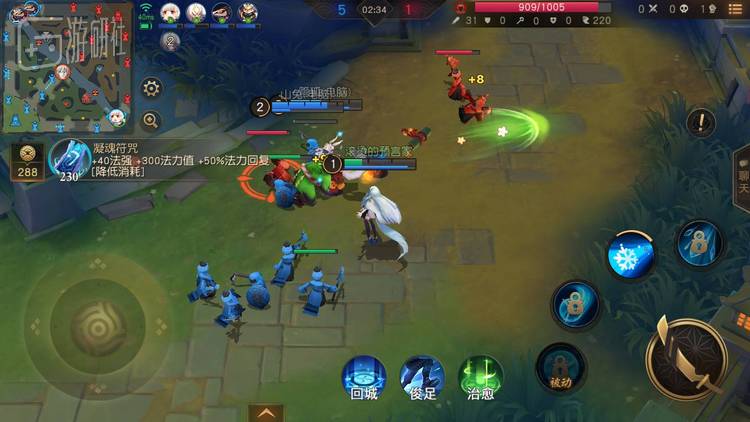Send an alert with the exclamation button
Screen dimensions: 750x422
(x=701, y=123)
